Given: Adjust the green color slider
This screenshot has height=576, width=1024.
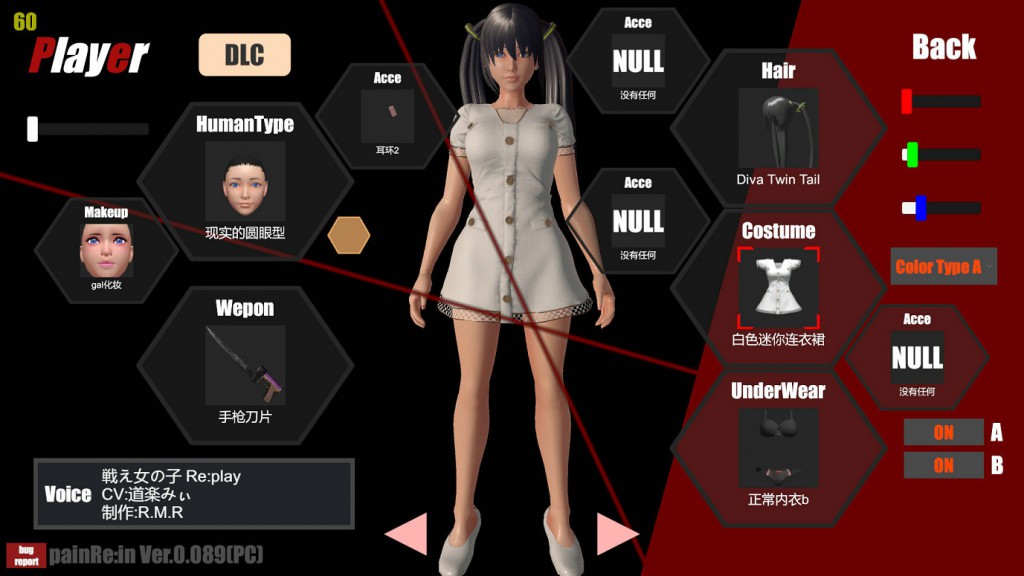Looking at the screenshot, I should coord(911,154).
